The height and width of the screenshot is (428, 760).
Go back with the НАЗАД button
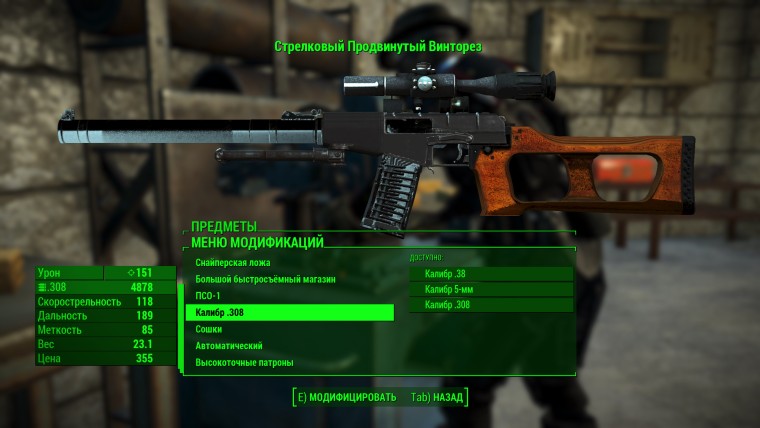click(437, 396)
